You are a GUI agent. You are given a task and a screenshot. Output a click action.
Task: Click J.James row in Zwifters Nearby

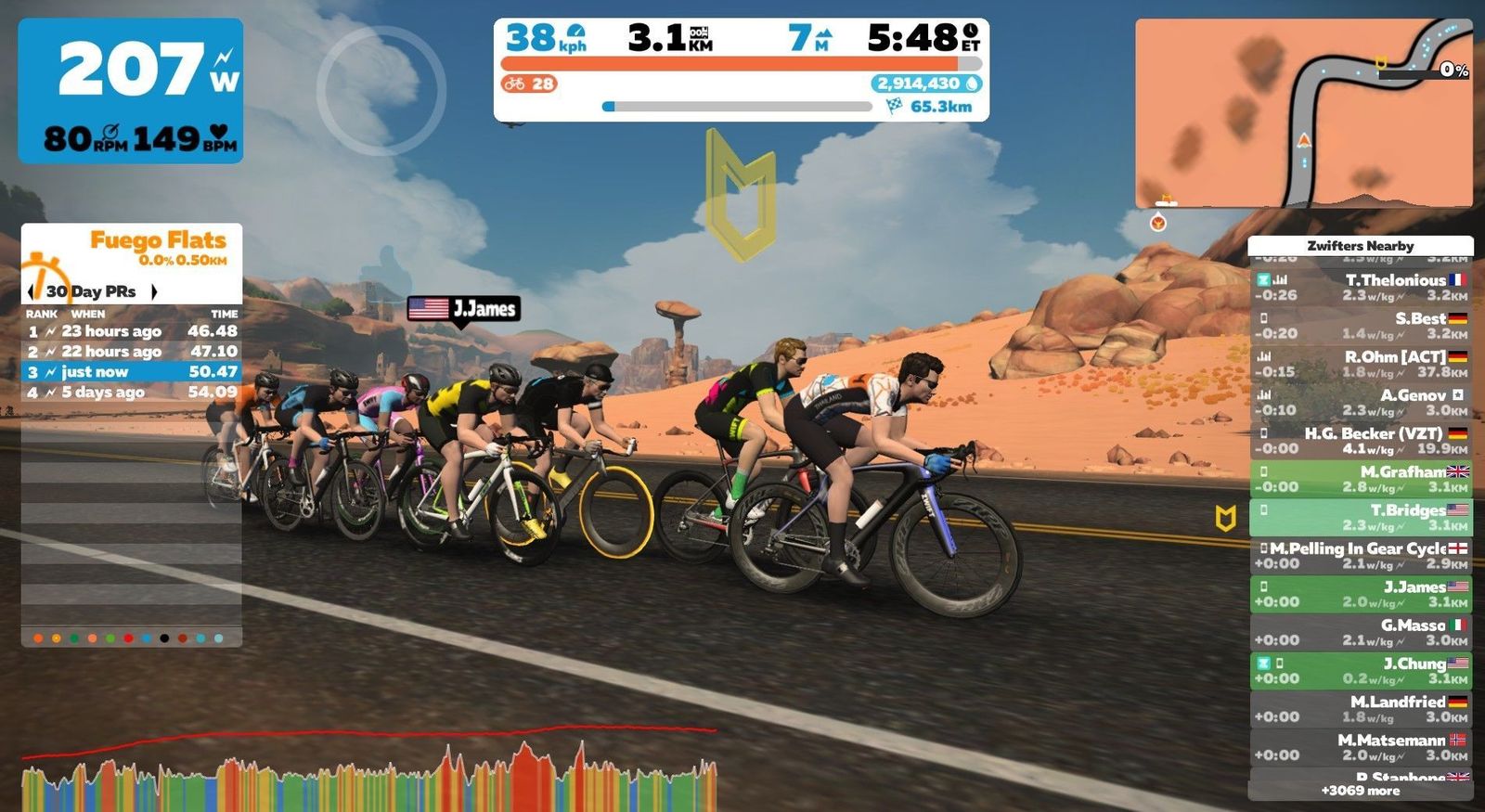coord(1361,594)
